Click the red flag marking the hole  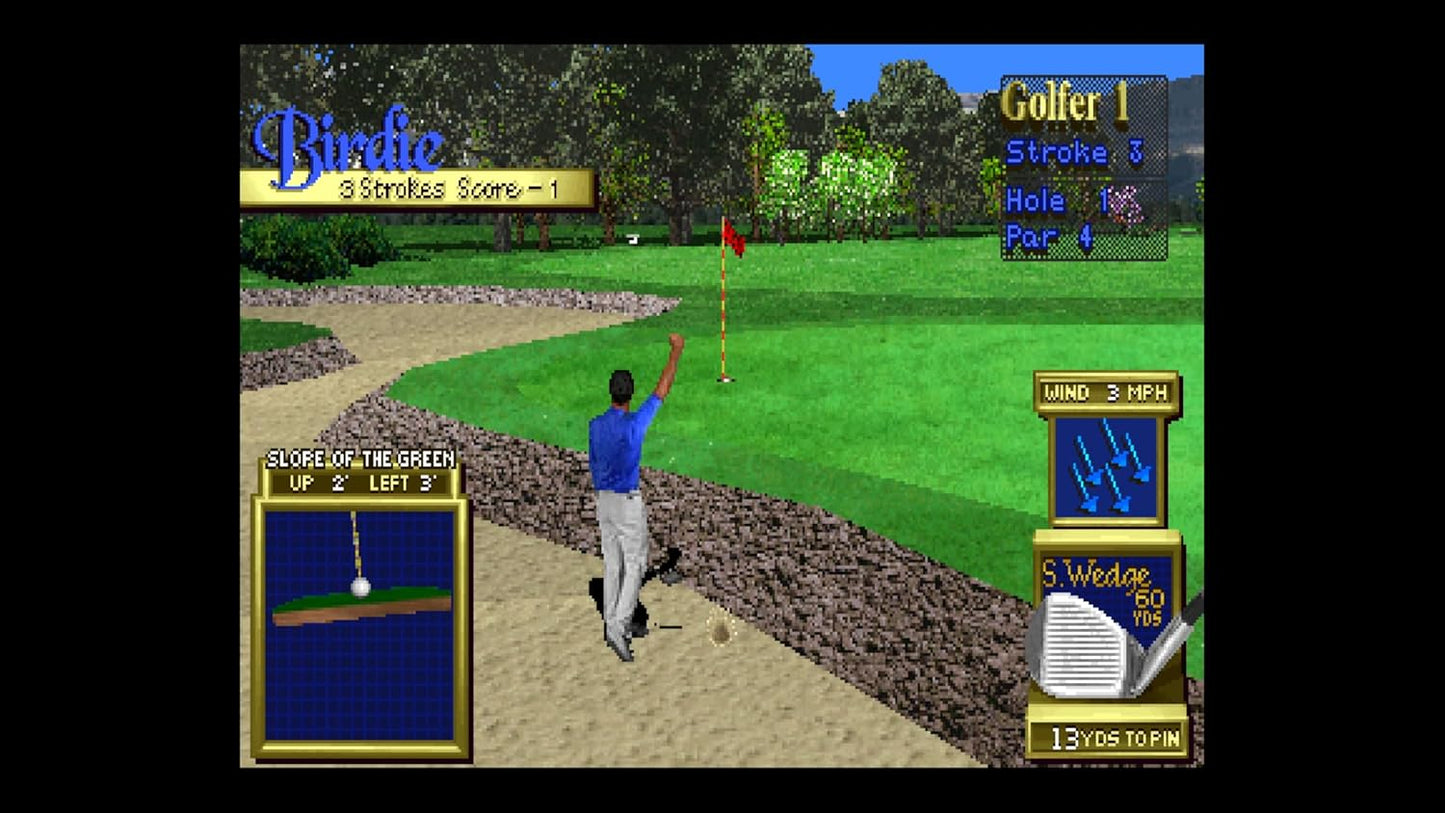coord(732,237)
